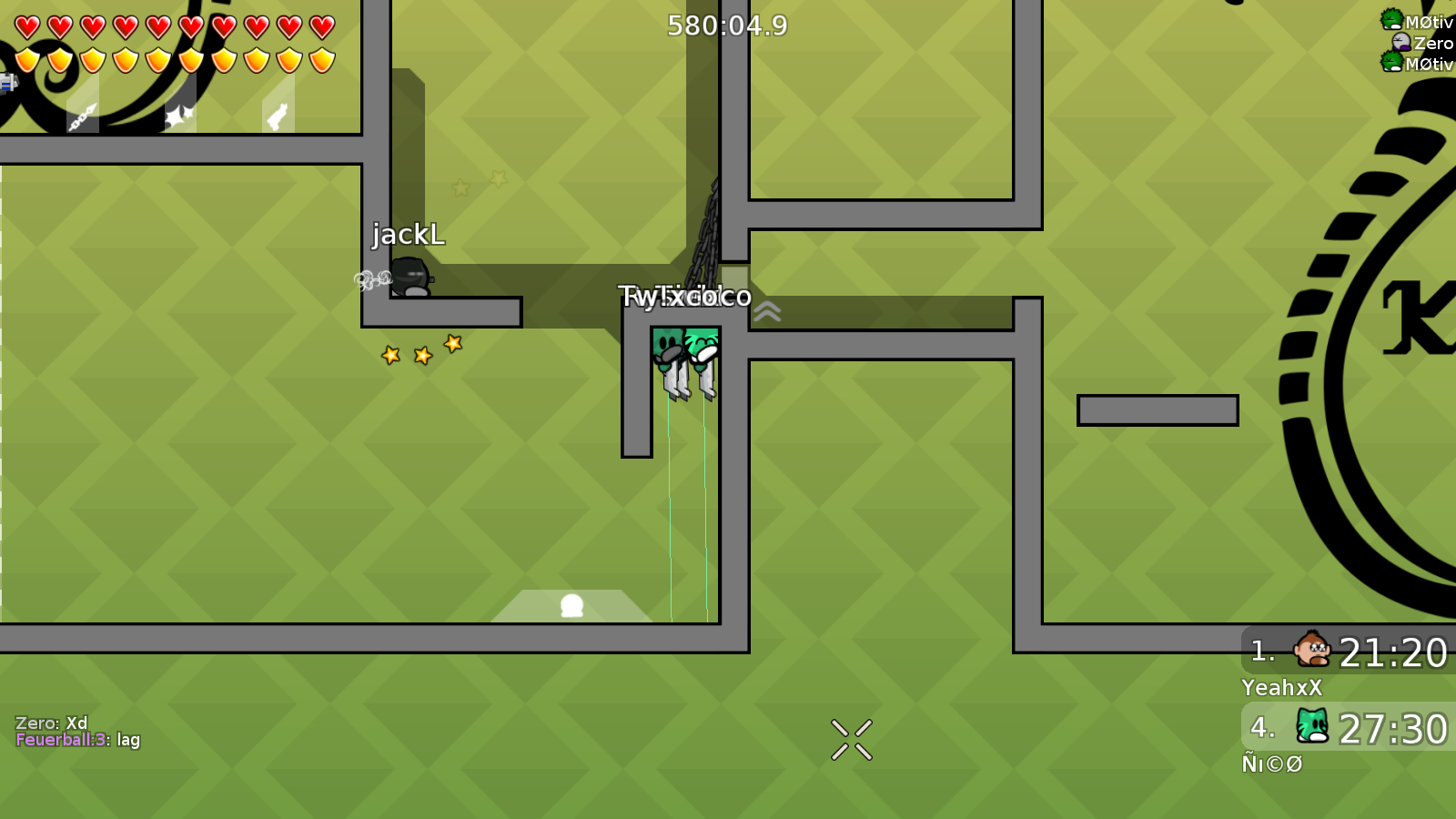Click the leaderboard name Ñı©Ø
This screenshot has width=1456, height=819.
point(1273,764)
